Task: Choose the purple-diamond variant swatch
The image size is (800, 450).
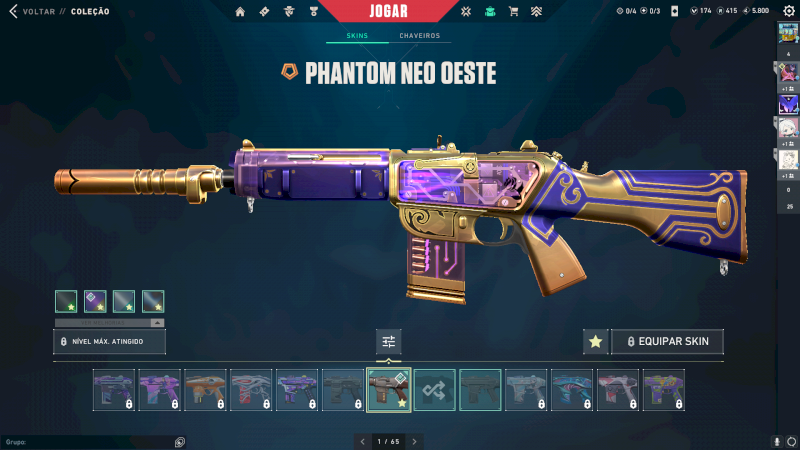Action: tap(95, 301)
